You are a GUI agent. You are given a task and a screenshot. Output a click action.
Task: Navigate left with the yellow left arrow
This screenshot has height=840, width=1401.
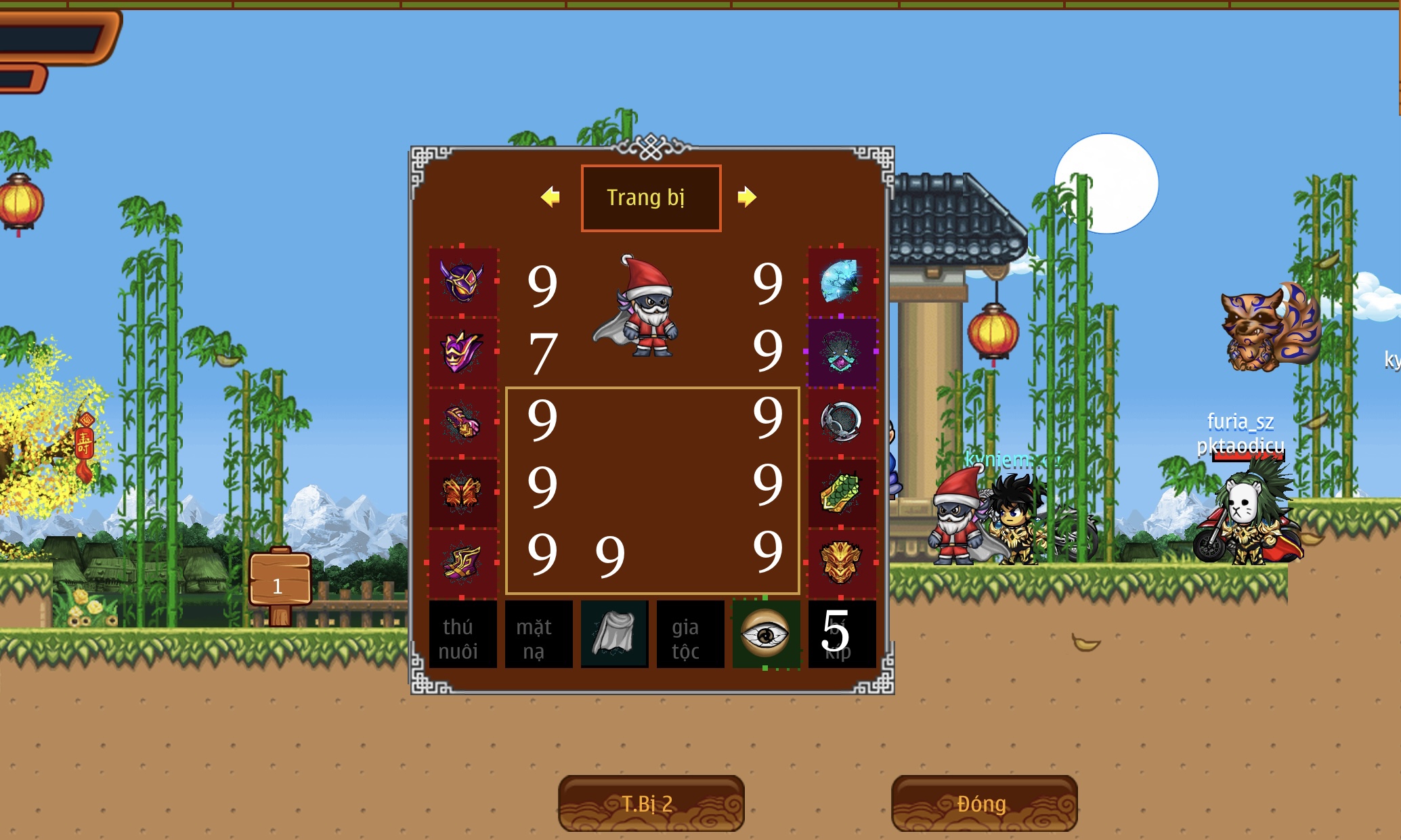[x=550, y=197]
